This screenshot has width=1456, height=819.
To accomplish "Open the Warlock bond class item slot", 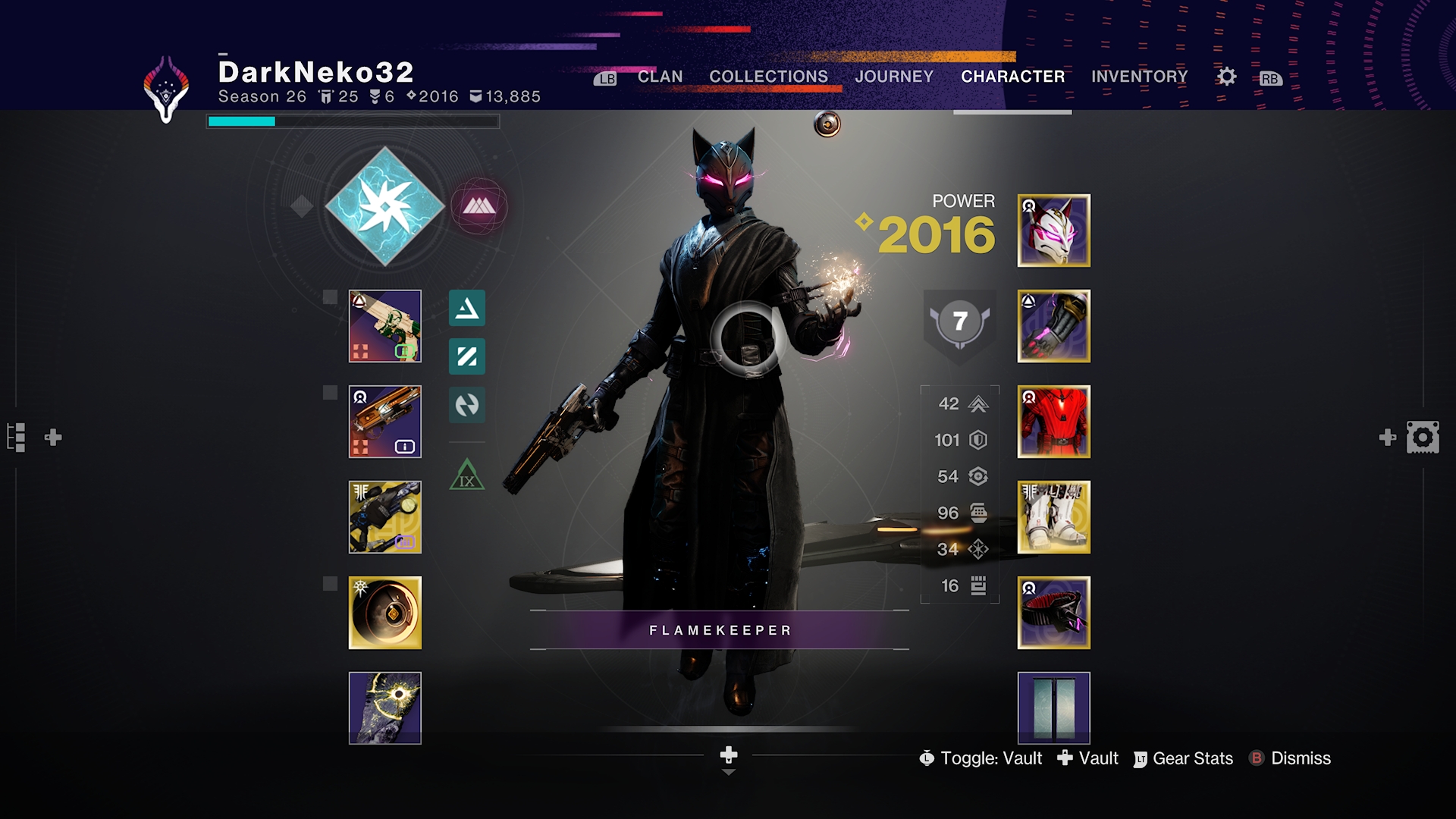I will pos(1053,613).
